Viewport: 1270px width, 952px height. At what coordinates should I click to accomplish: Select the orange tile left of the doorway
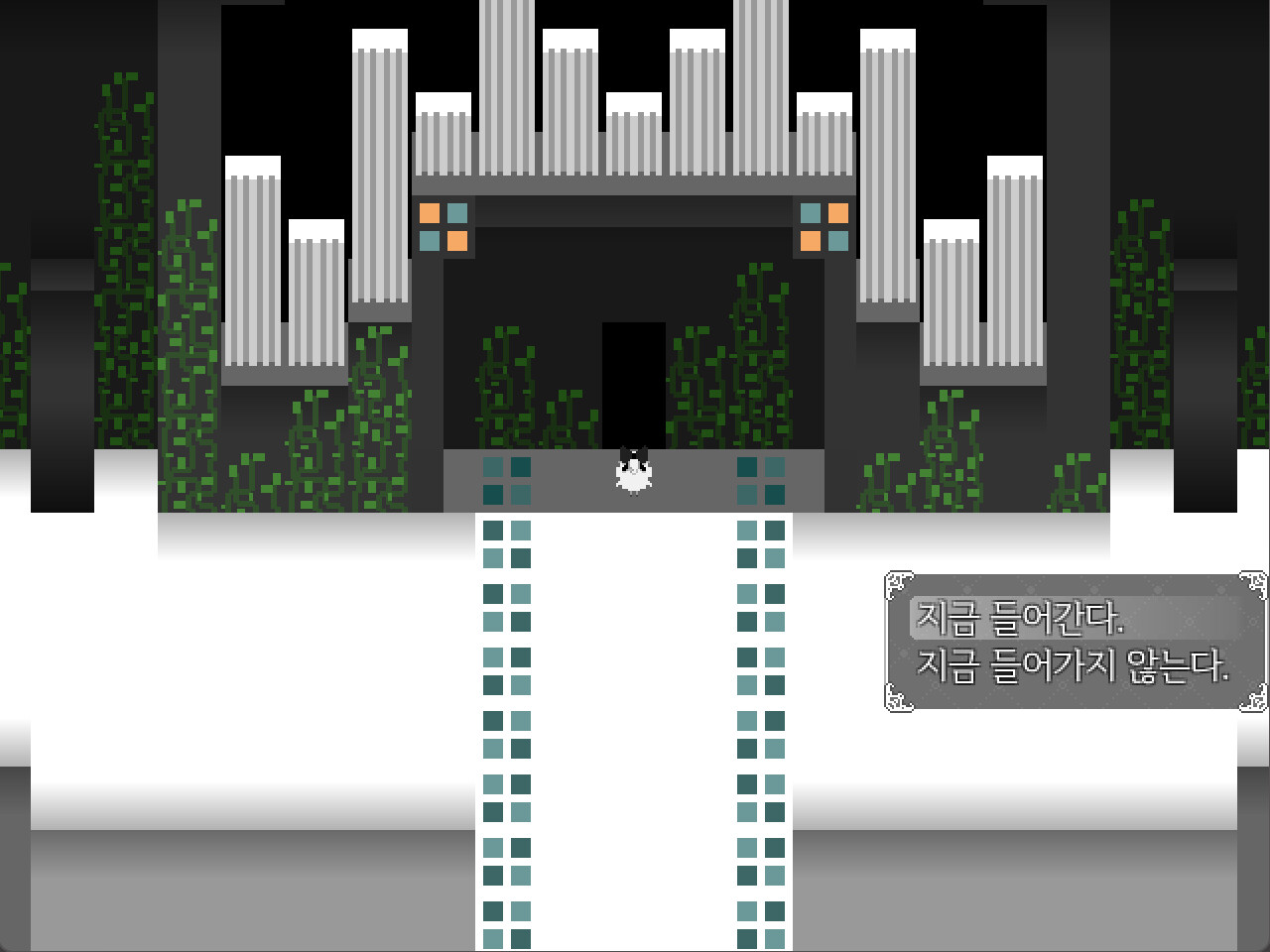tap(431, 211)
